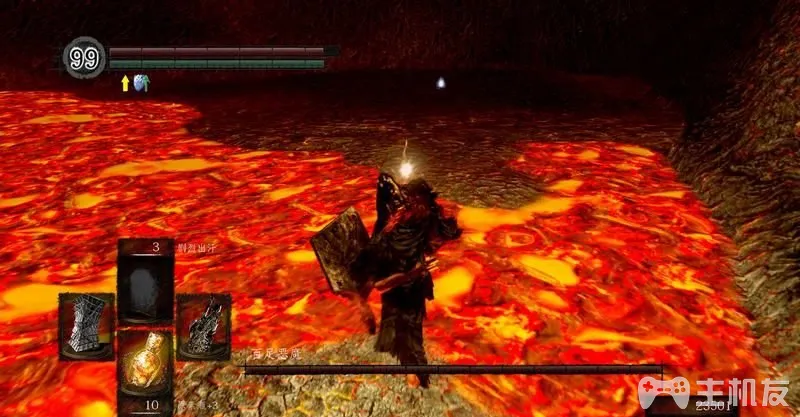Click the humanity counter showing 99
The width and height of the screenshot is (800, 417).
(x=84, y=58)
